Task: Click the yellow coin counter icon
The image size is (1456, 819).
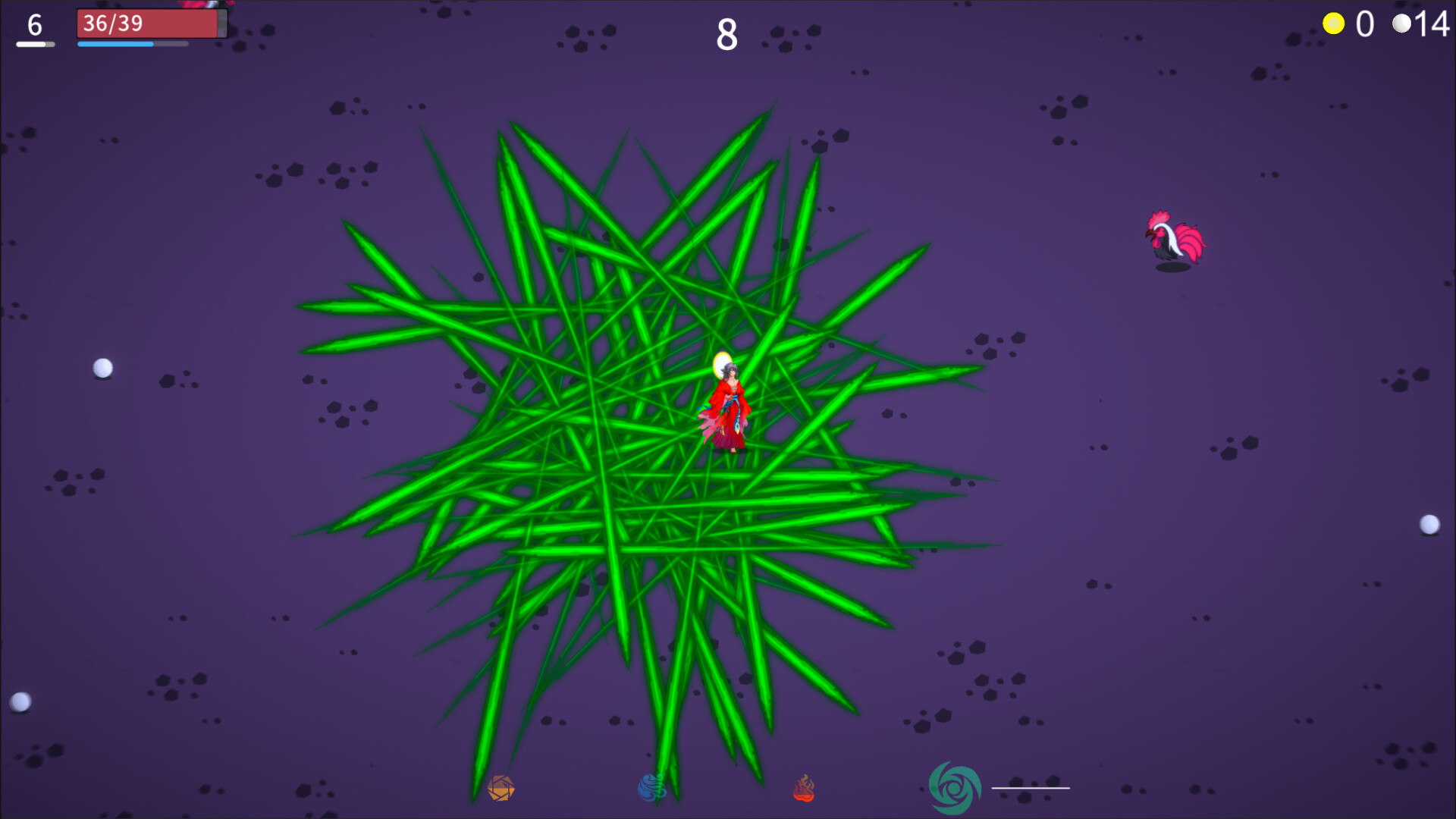Action: click(1332, 24)
